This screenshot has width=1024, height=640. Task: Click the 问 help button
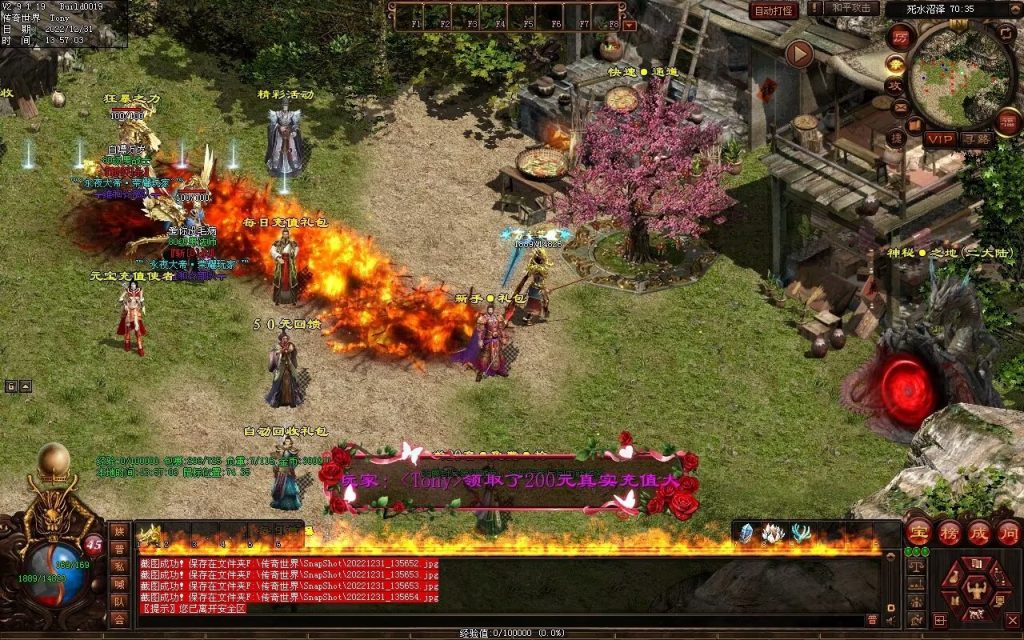point(1007,531)
